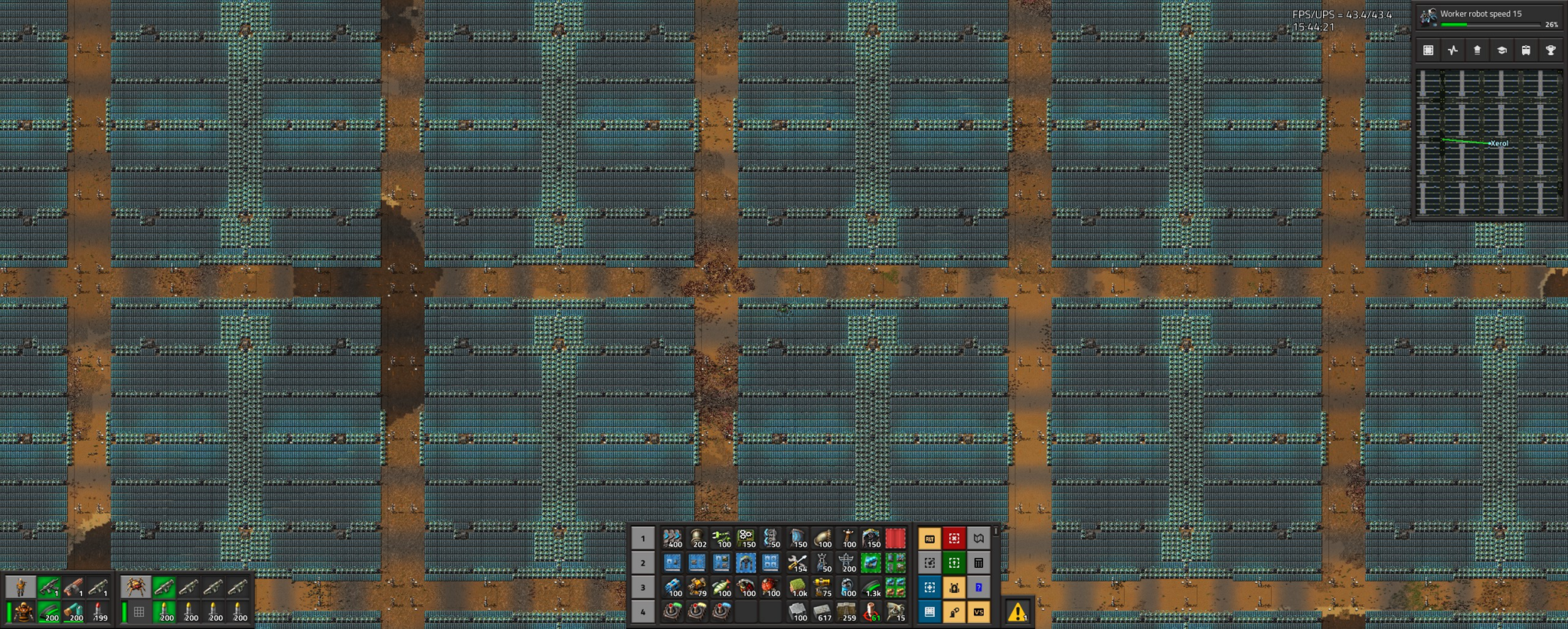
Task: Open Worker robot speed 15 research panel
Action: [x=1493, y=13]
